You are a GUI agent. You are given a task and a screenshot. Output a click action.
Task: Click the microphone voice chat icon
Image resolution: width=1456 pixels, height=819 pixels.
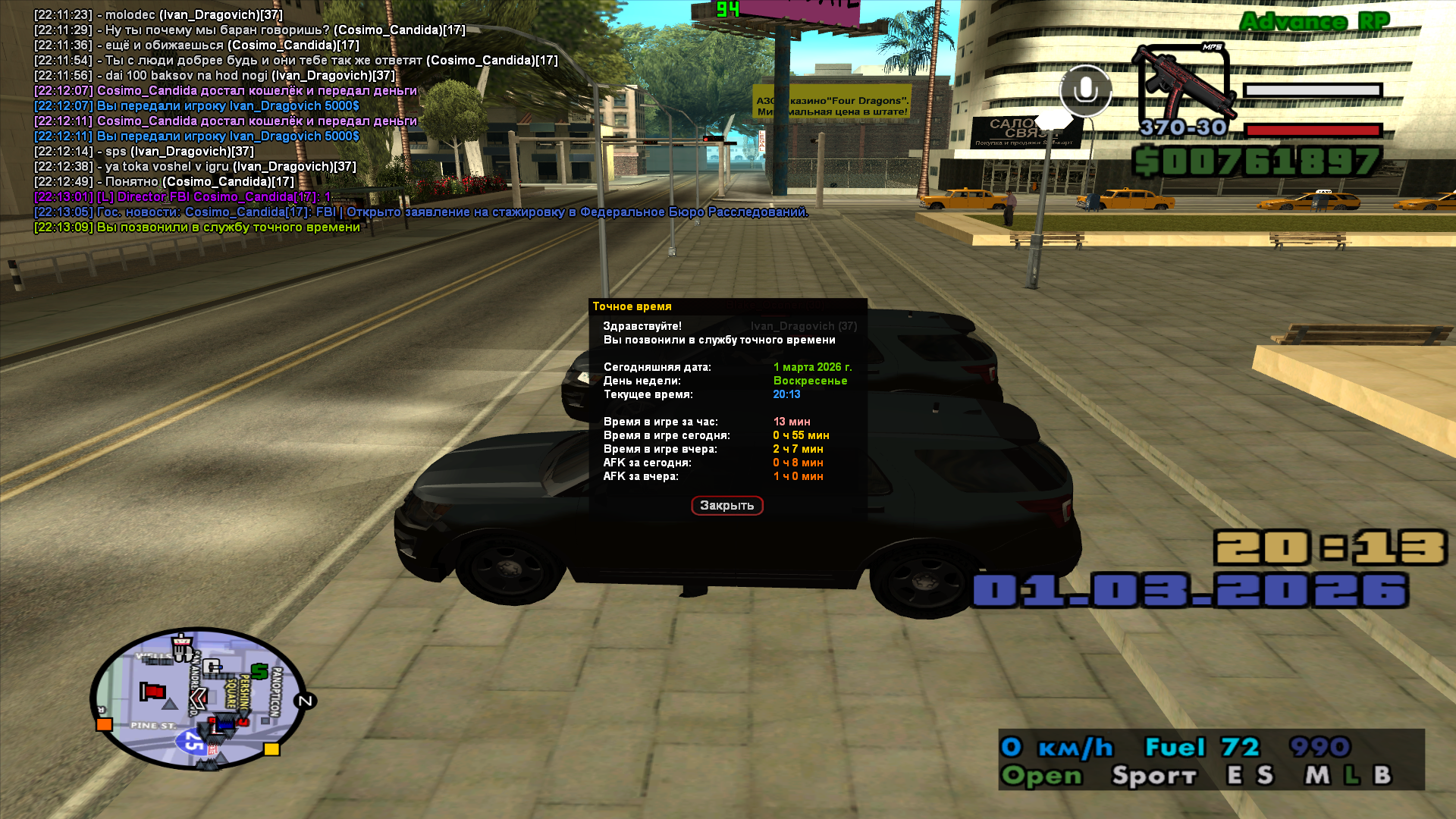pyautogui.click(x=1085, y=91)
